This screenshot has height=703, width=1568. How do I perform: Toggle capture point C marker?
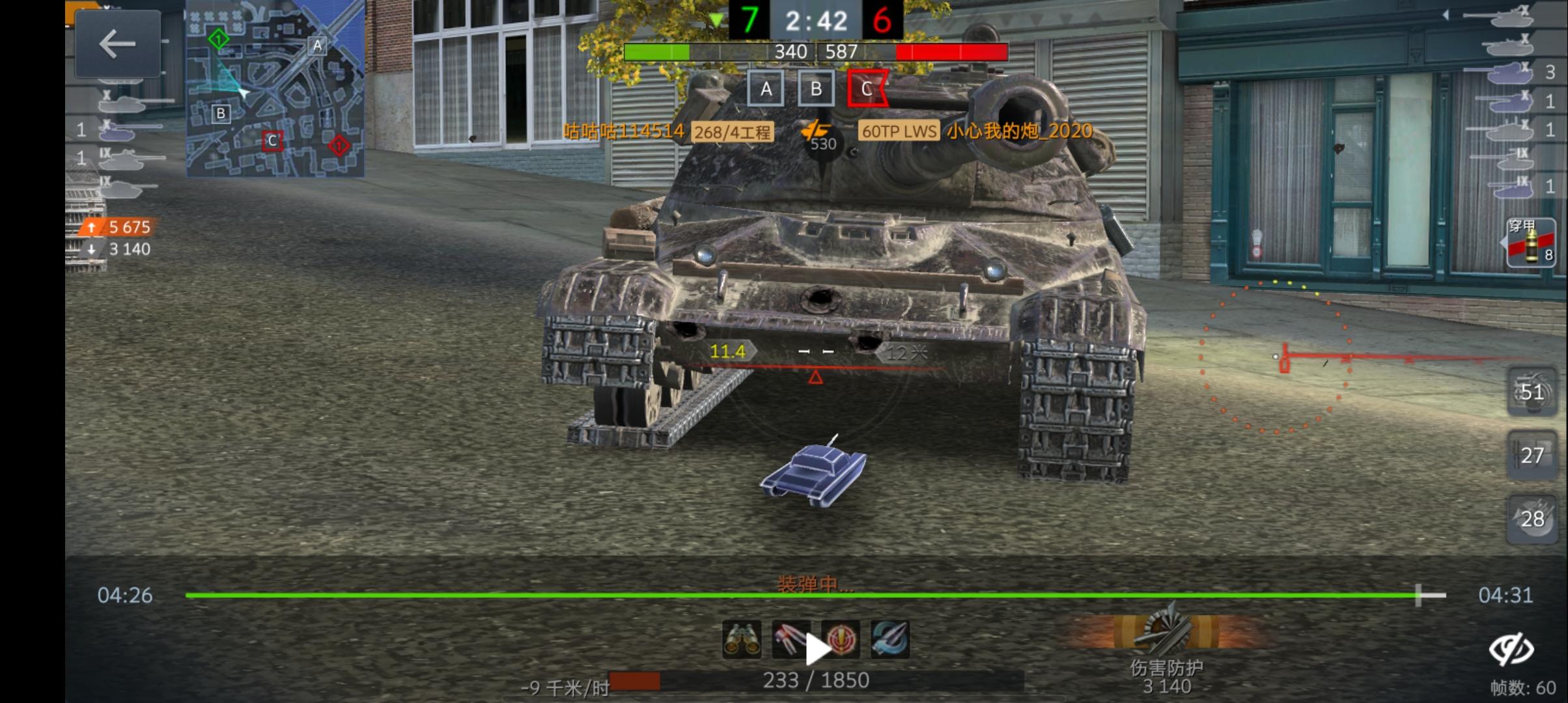(868, 89)
